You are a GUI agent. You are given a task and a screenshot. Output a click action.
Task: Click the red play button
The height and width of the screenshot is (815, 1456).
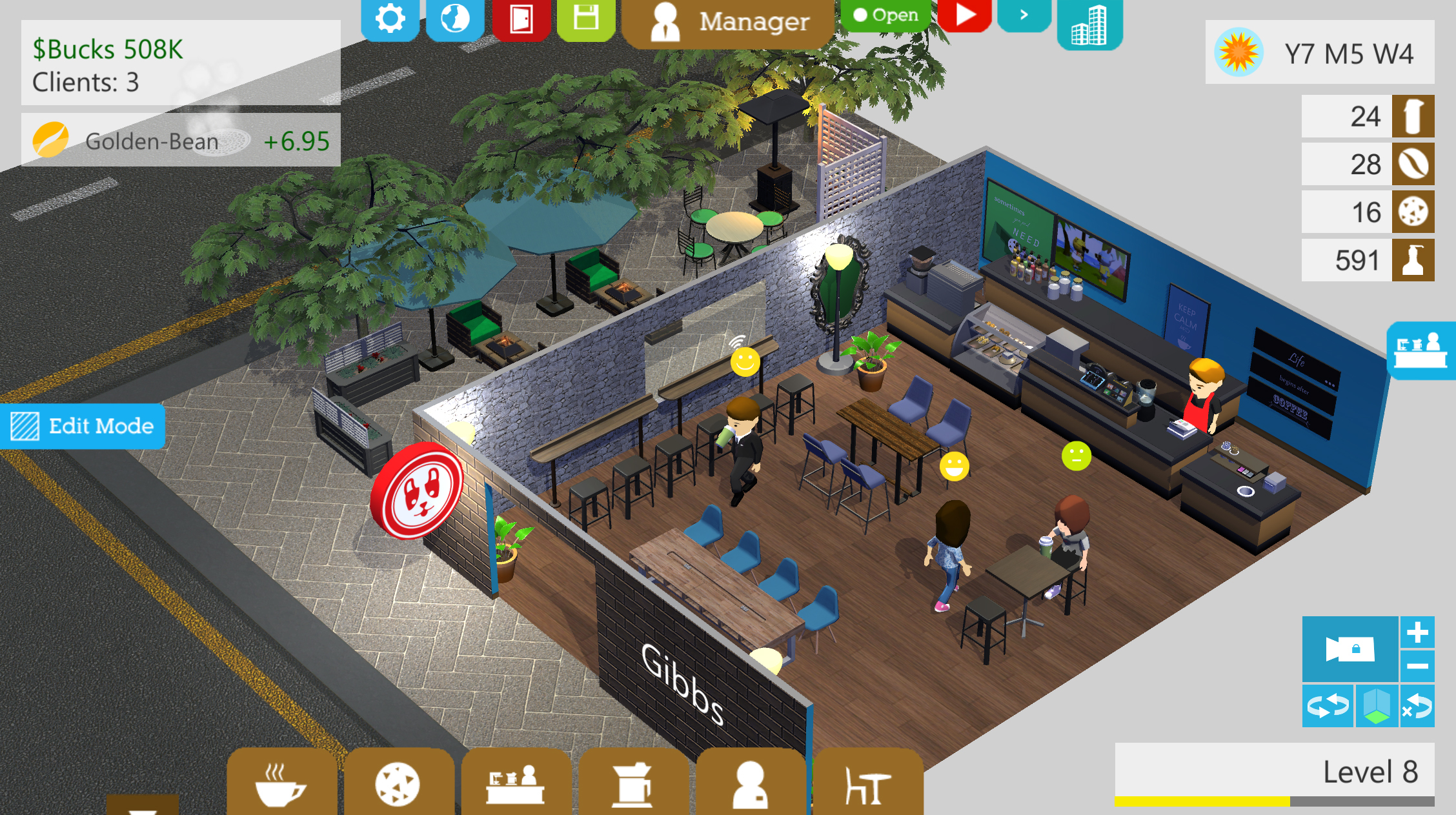965,14
